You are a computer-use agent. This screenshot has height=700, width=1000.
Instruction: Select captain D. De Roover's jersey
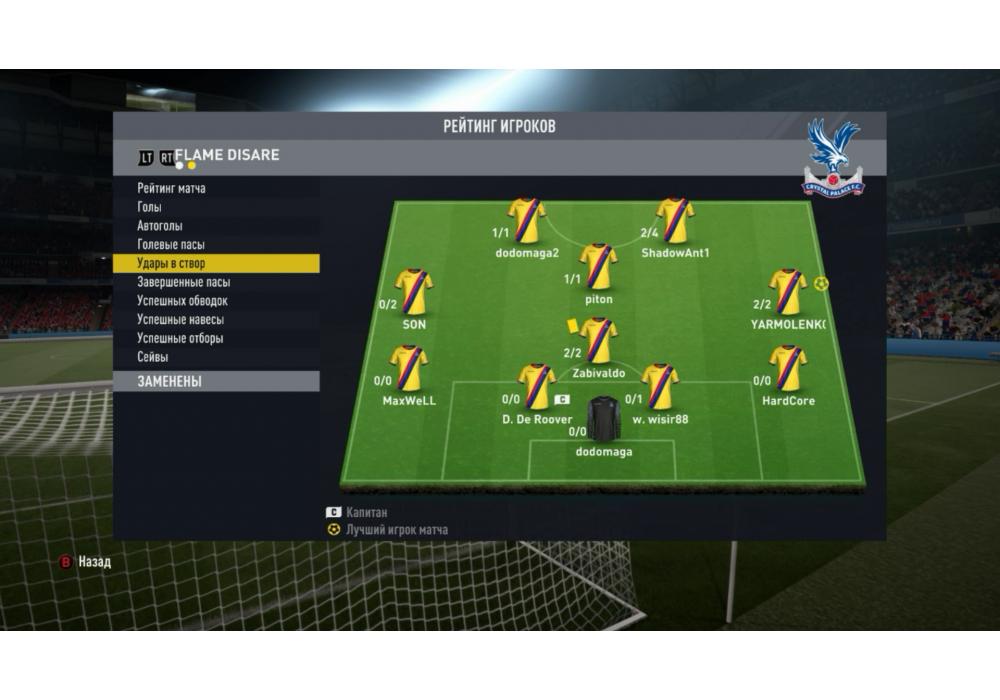(536, 387)
